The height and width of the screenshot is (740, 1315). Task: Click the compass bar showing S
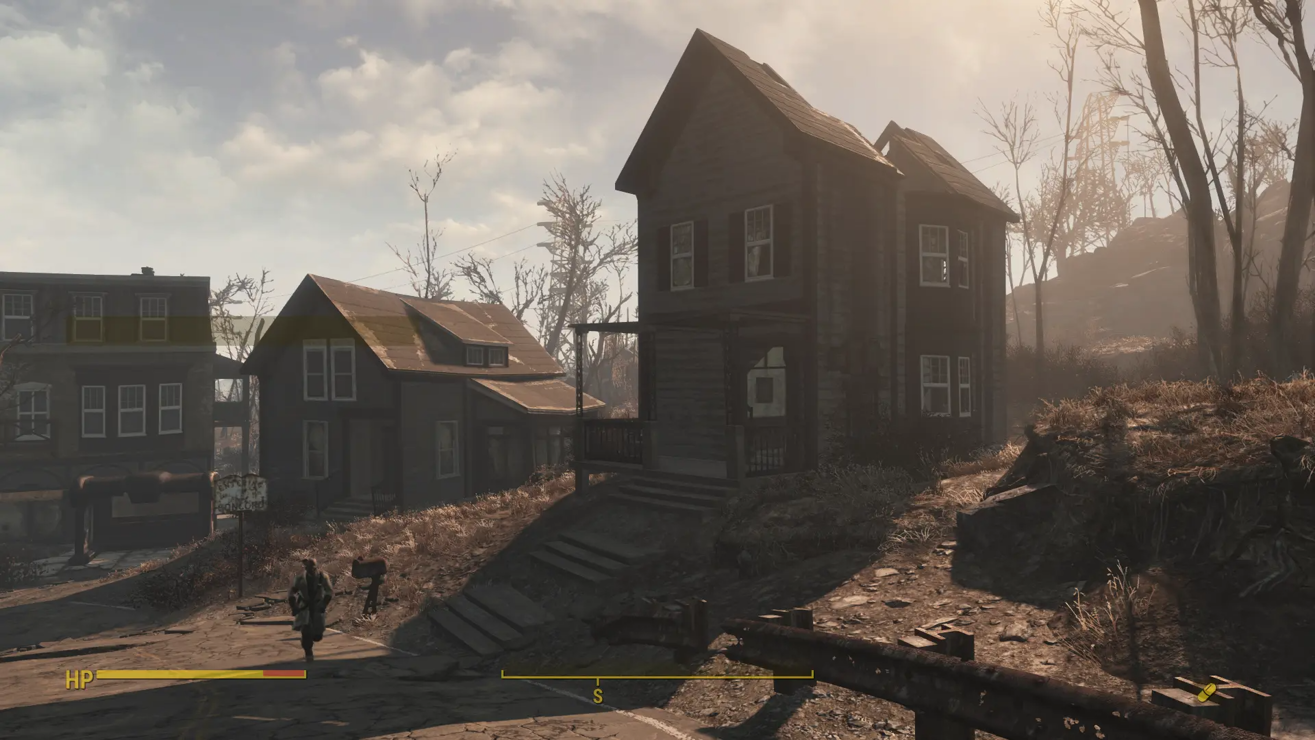click(x=657, y=677)
